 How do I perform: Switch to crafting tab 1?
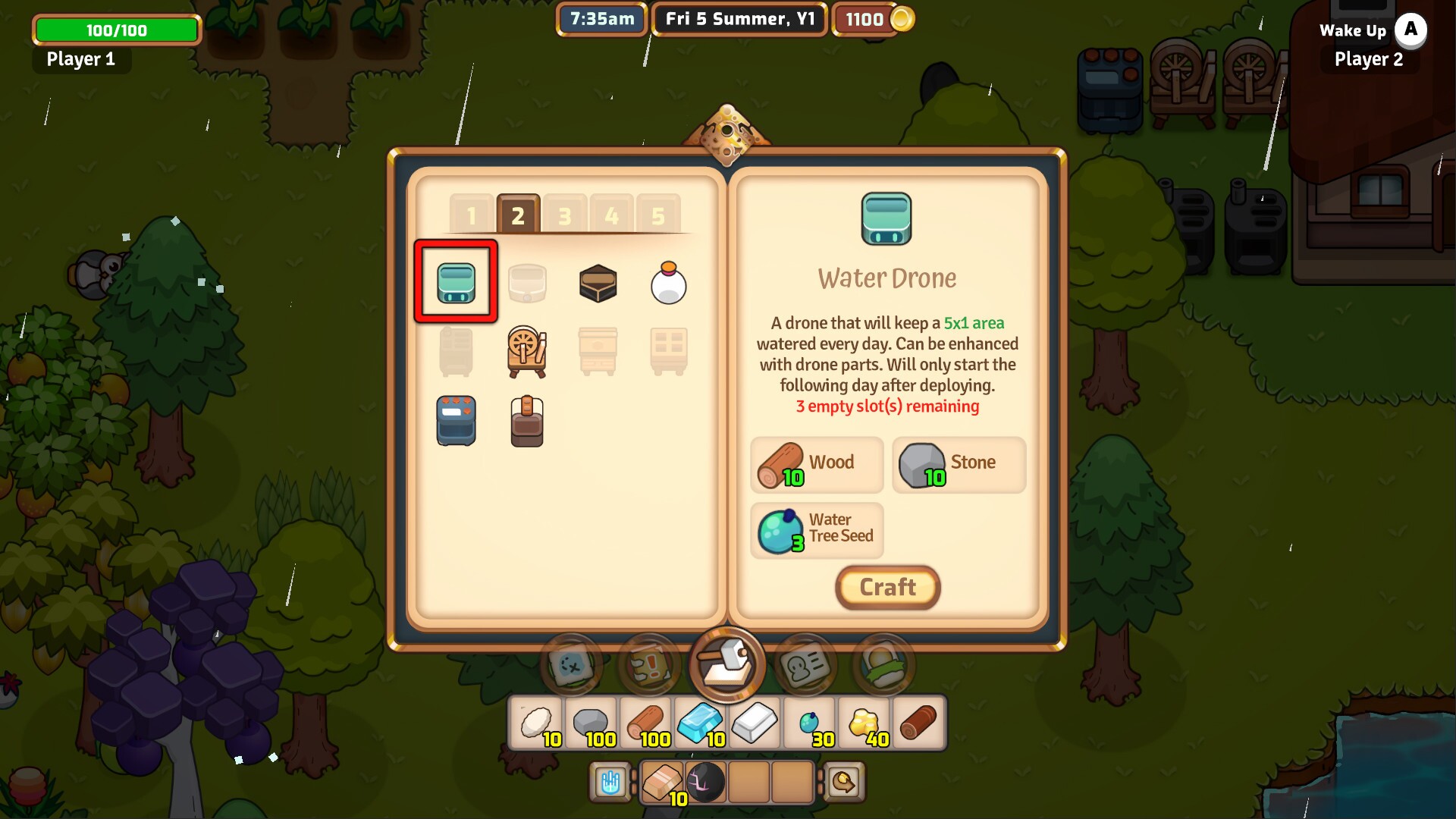click(x=473, y=215)
